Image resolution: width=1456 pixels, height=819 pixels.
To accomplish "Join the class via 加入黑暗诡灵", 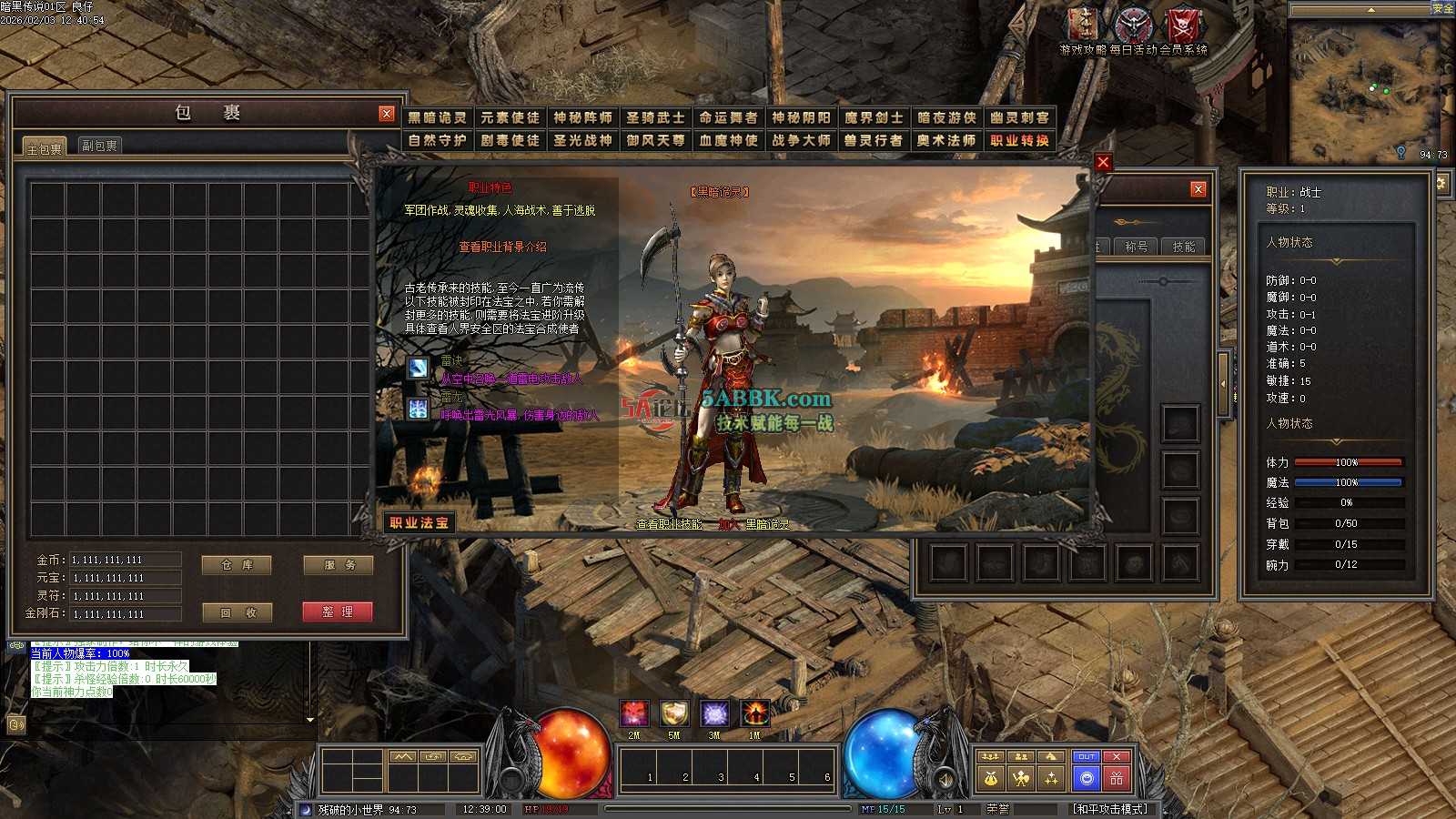I will 753,524.
